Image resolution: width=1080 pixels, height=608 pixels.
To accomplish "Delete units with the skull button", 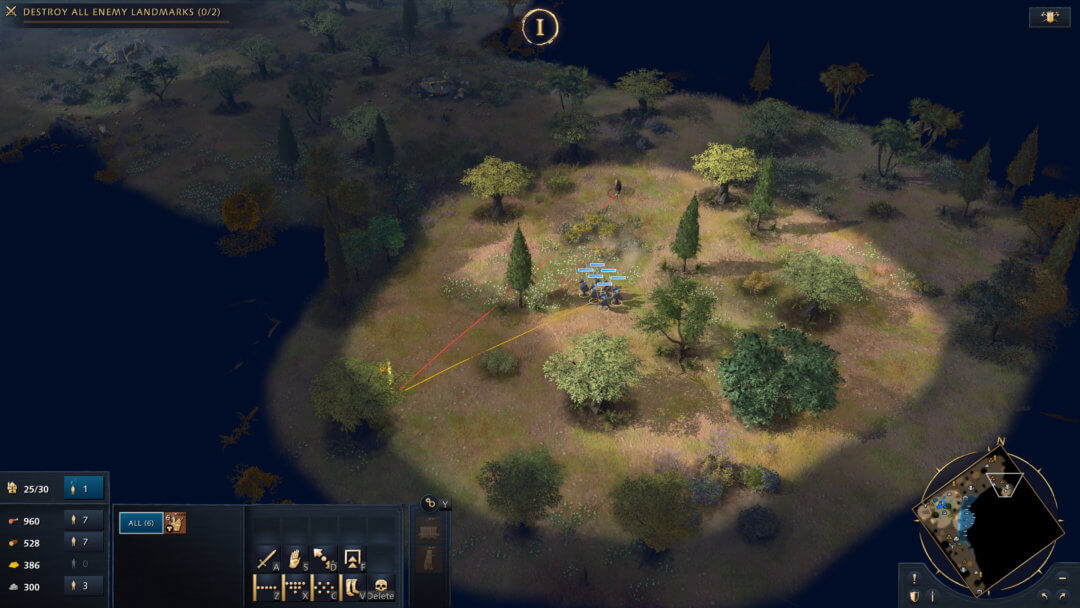I will point(381,587).
